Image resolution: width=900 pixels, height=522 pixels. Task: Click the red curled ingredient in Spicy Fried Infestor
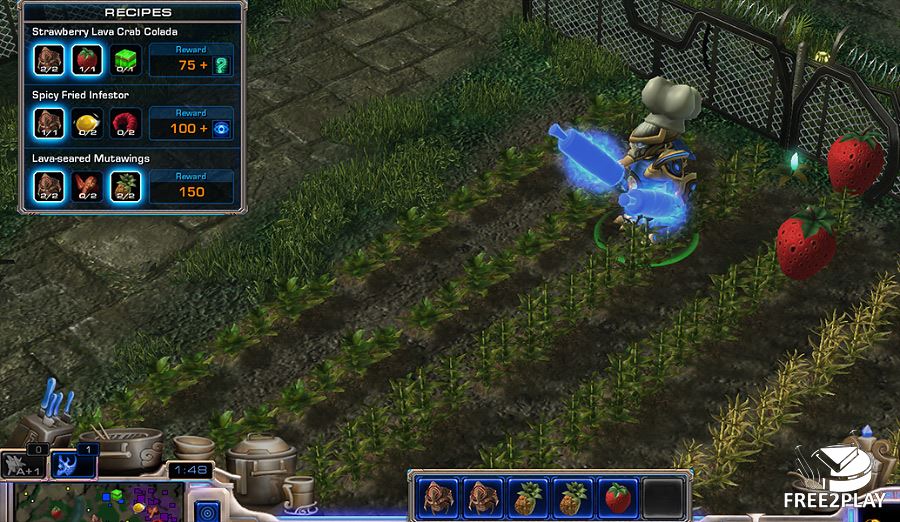[x=125, y=123]
